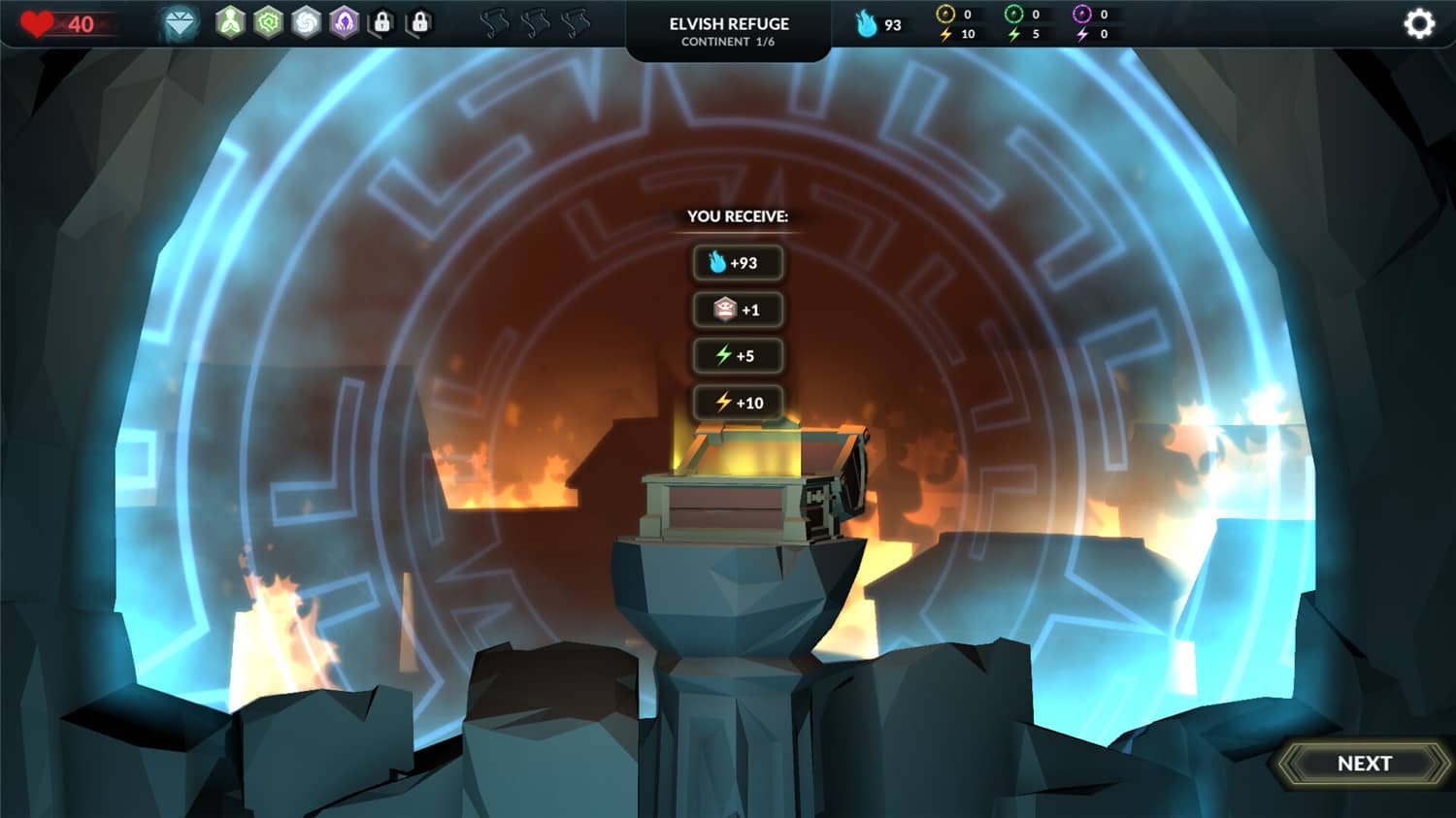Image resolution: width=1456 pixels, height=818 pixels.
Task: Select the +1 hexagon badge reward
Action: (x=737, y=310)
